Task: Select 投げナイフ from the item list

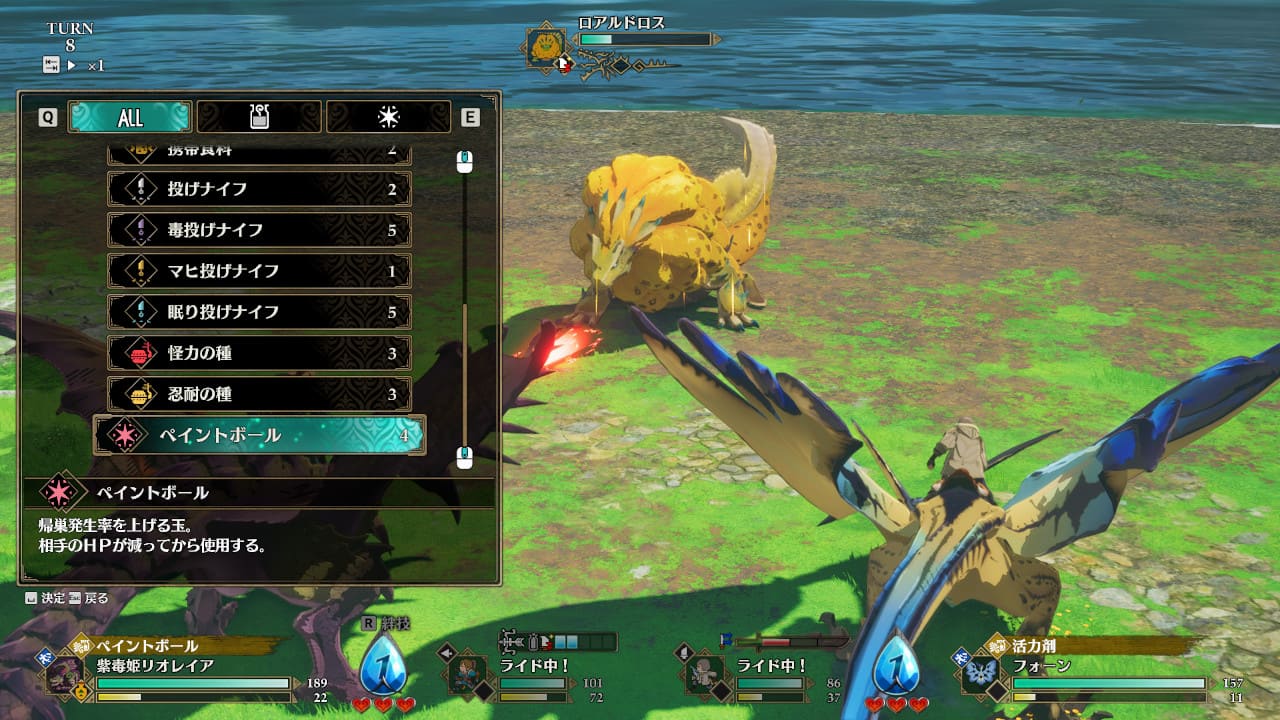Action: coord(259,189)
